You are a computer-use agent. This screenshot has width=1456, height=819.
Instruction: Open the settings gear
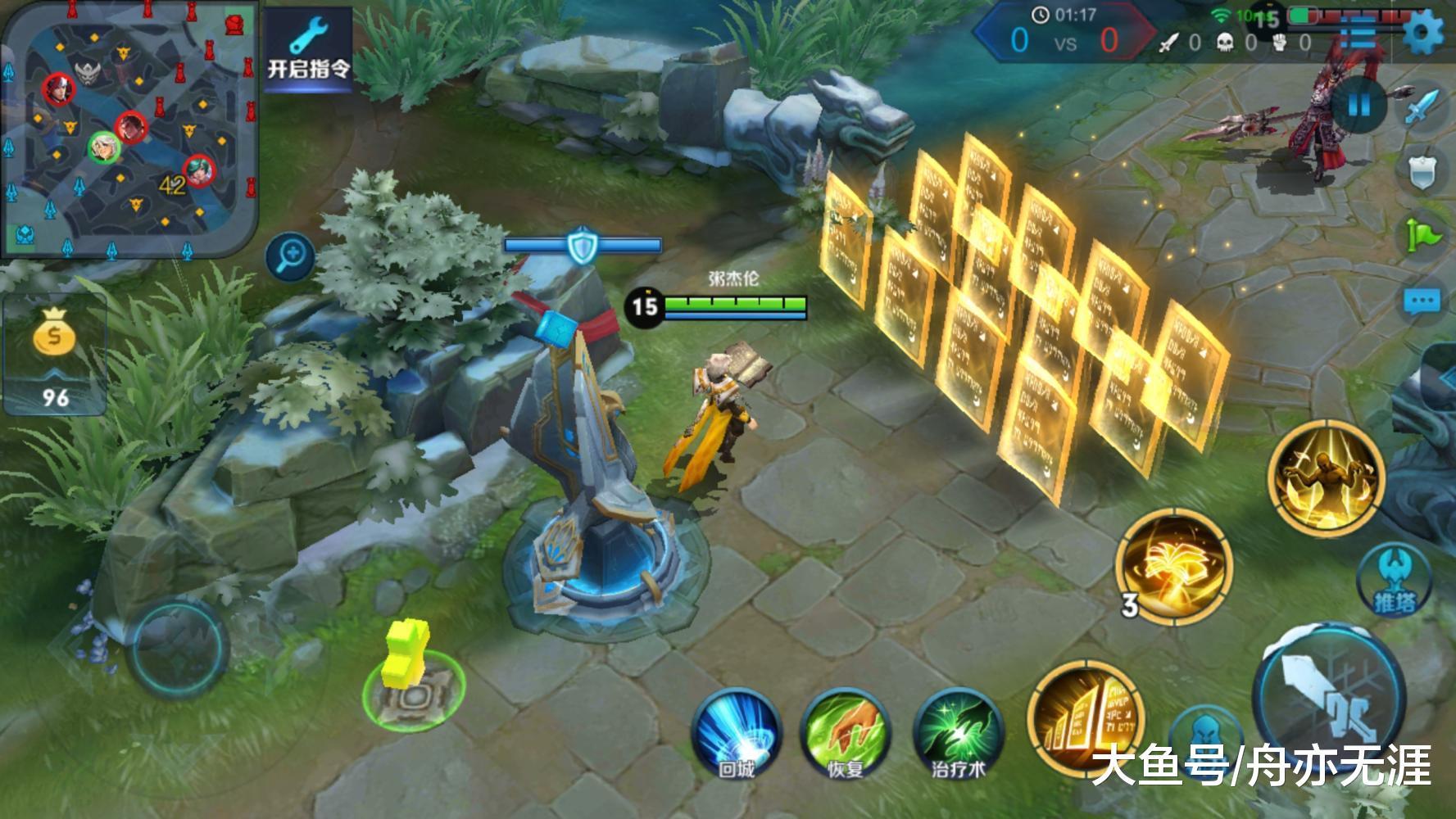[1423, 34]
